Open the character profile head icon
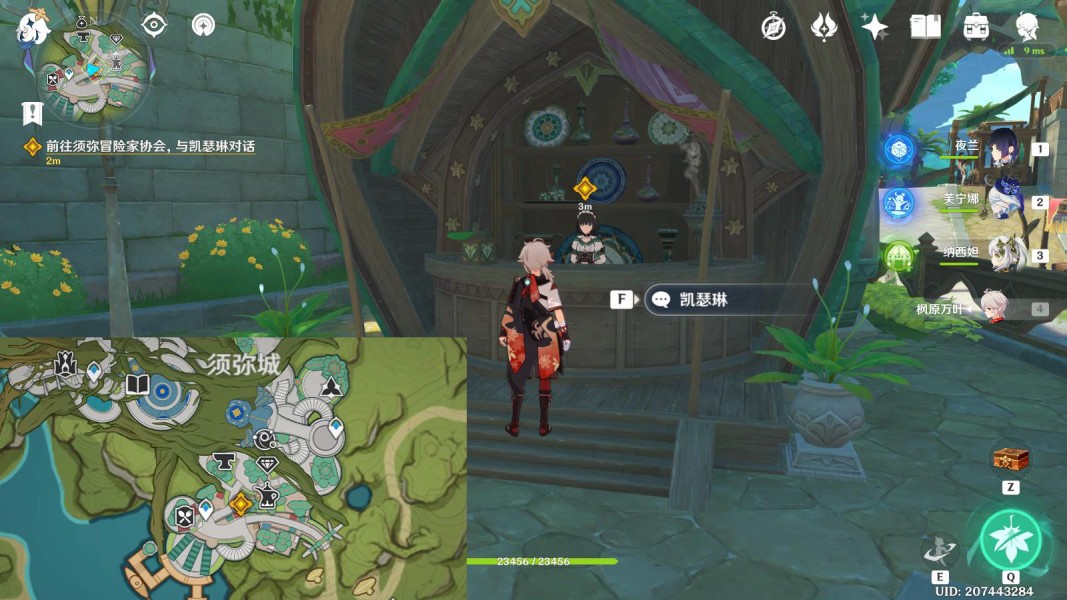Image resolution: width=1067 pixels, height=600 pixels. pyautogui.click(x=1027, y=27)
